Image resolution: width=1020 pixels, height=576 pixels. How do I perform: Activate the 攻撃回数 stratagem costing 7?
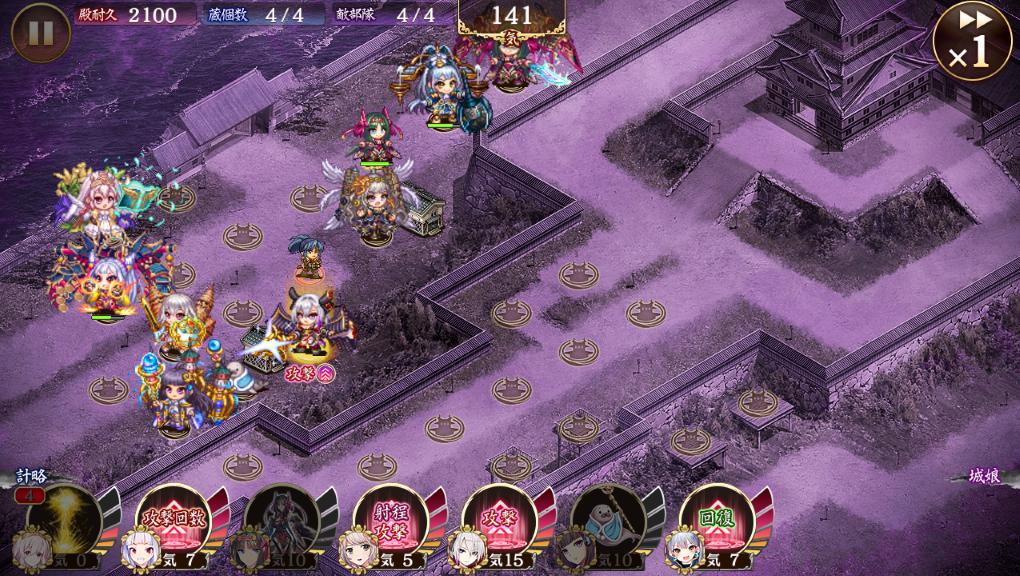point(172,520)
